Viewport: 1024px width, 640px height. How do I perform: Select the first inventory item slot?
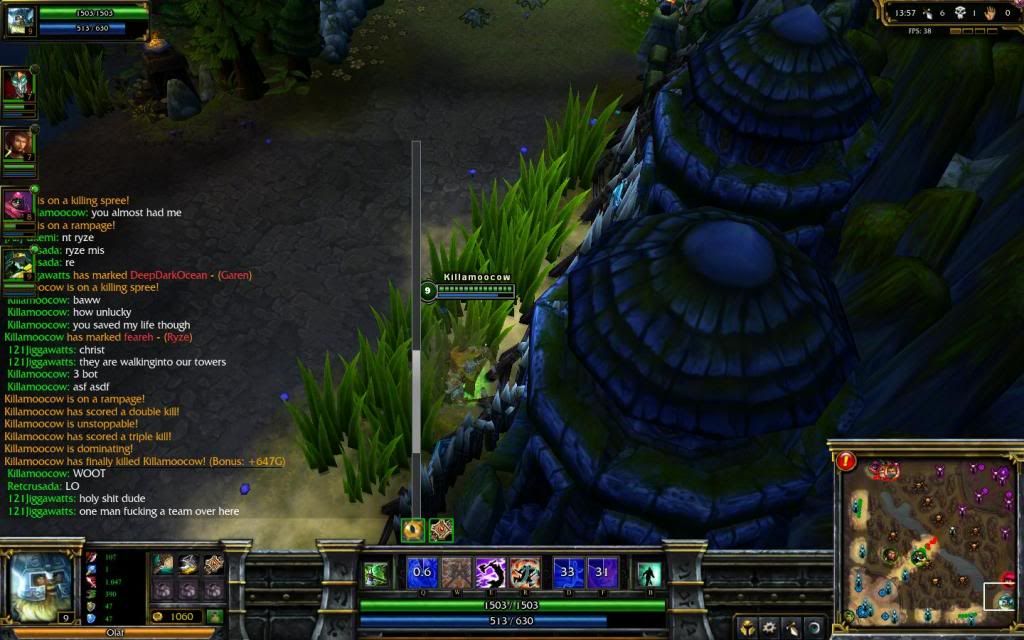(163, 565)
